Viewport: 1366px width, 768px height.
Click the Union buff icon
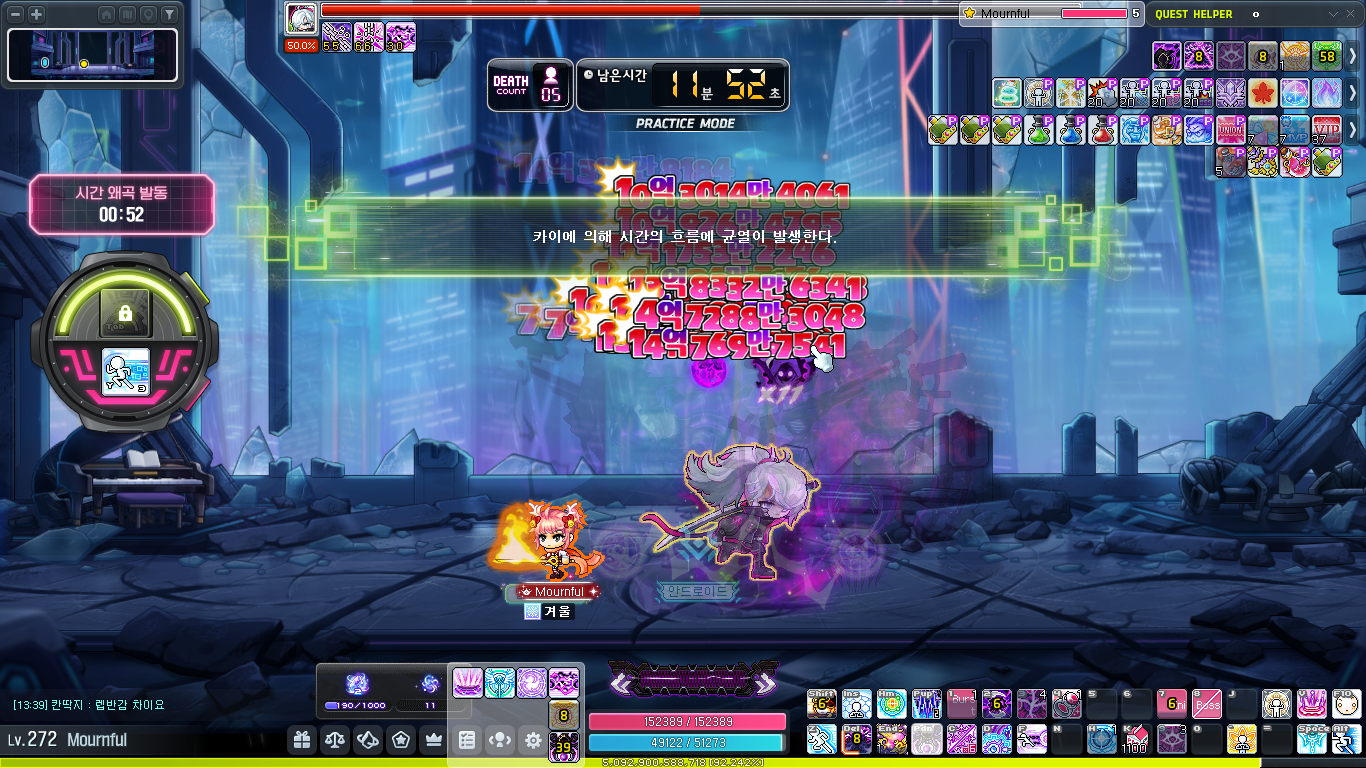(x=1230, y=130)
